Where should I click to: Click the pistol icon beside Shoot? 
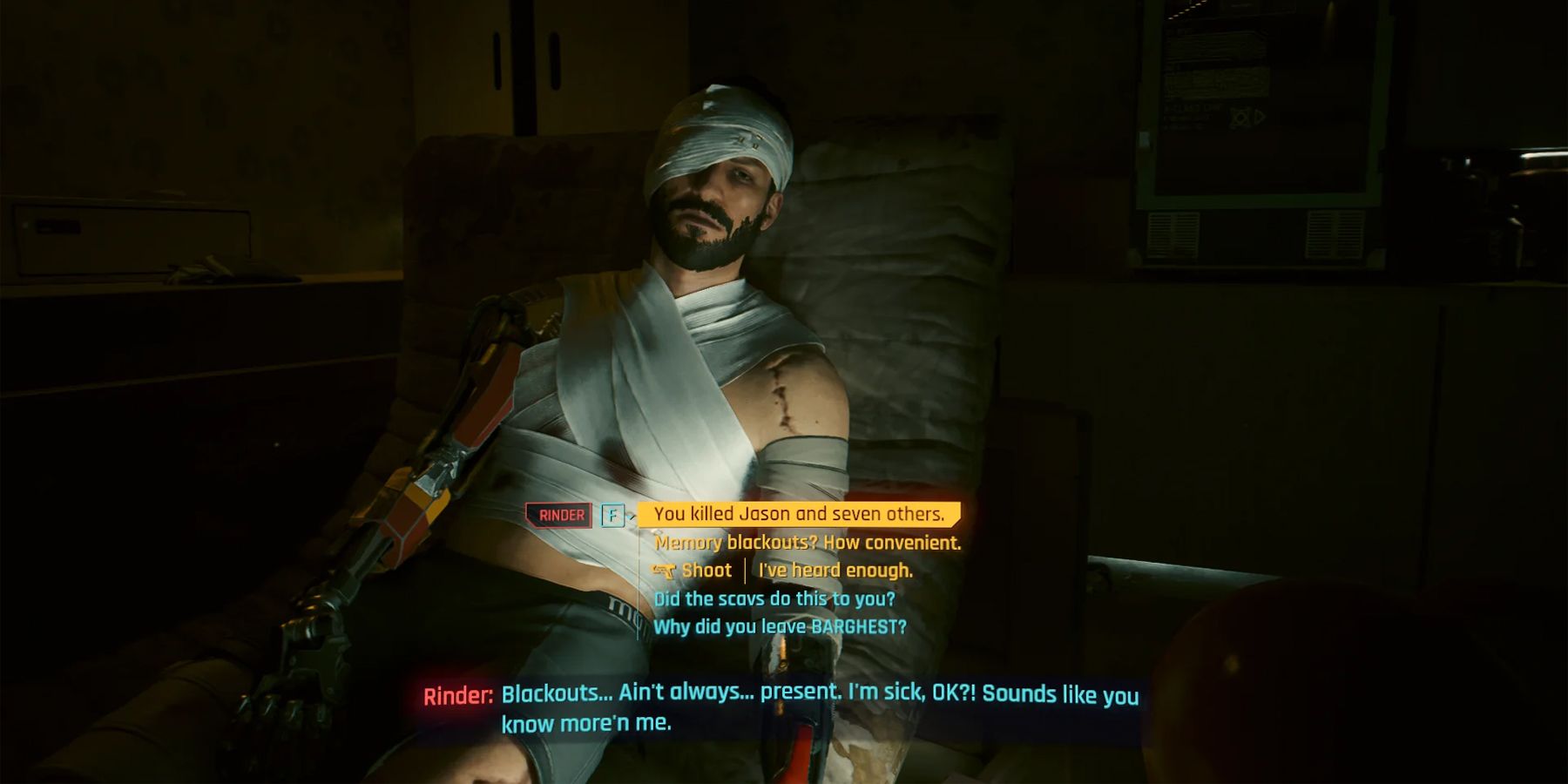click(664, 571)
